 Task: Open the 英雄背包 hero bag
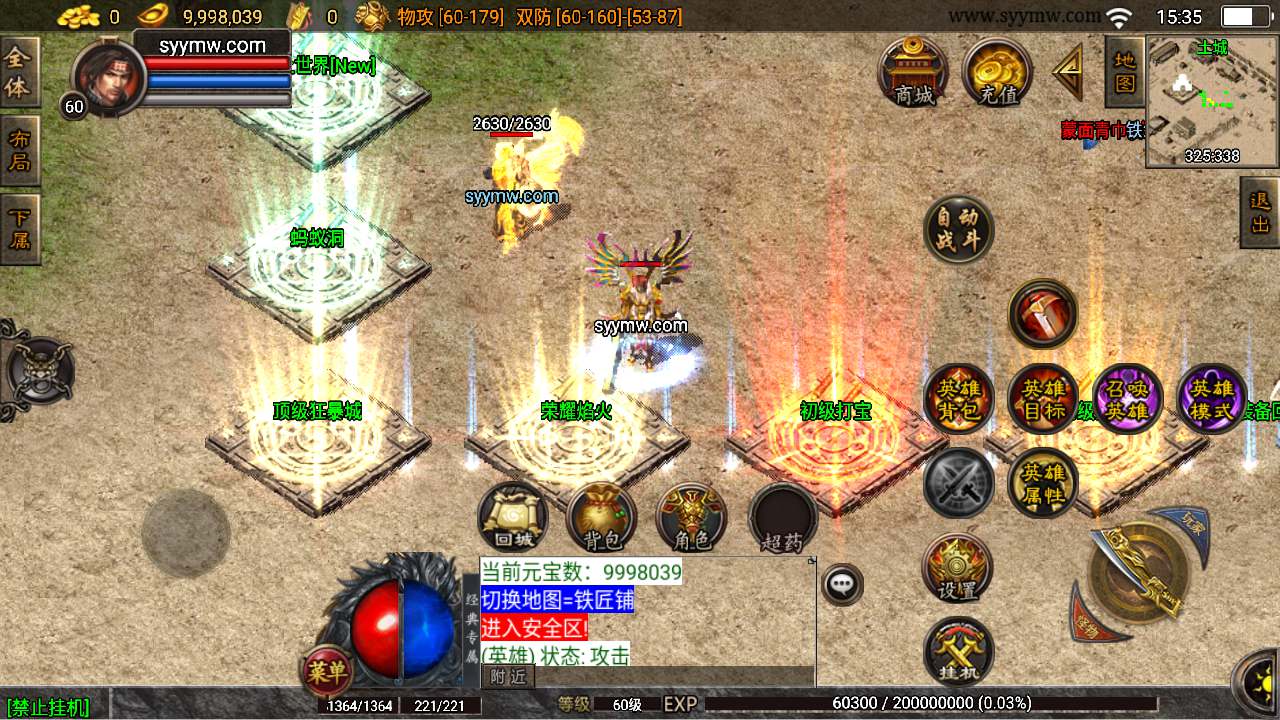(958, 398)
